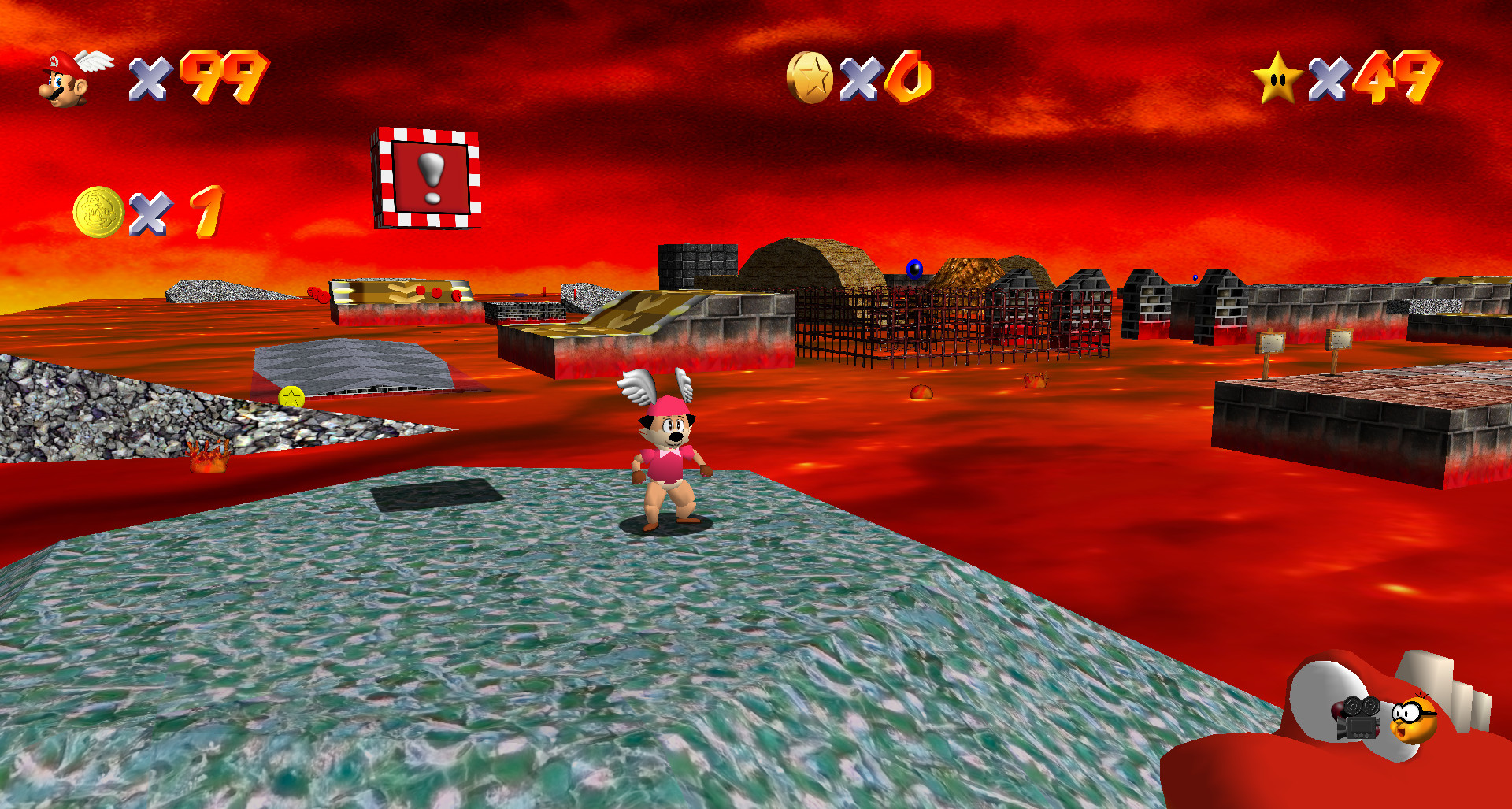Click the x99 lives count number
1512x809 pixels.
click(209, 79)
